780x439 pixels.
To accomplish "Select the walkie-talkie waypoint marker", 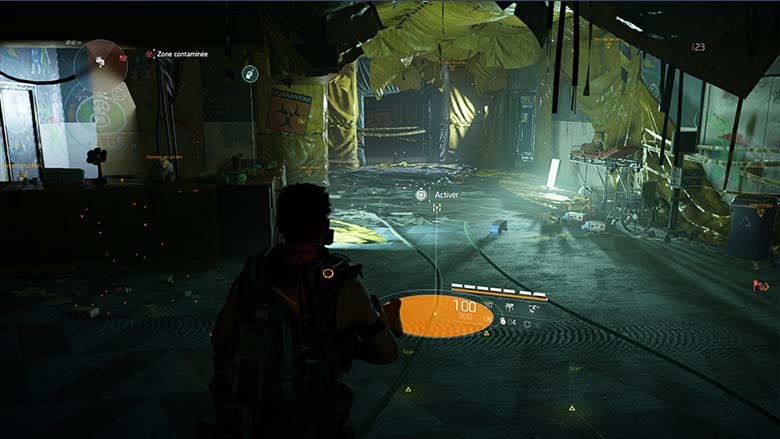I will [250, 73].
